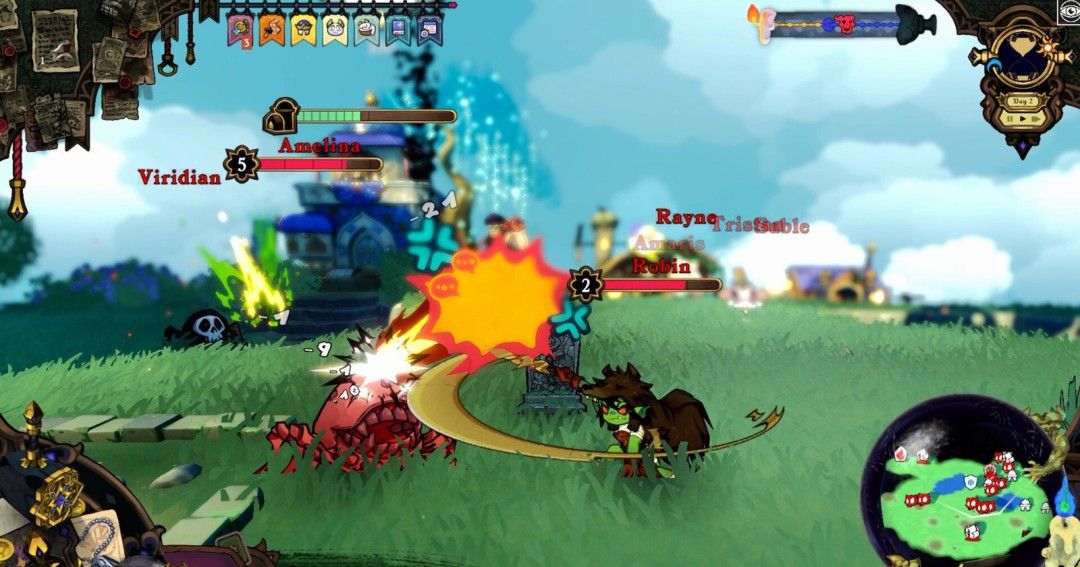Set fast-forward speed on the day clock
This screenshot has height=567, width=1080.
(x=1038, y=118)
